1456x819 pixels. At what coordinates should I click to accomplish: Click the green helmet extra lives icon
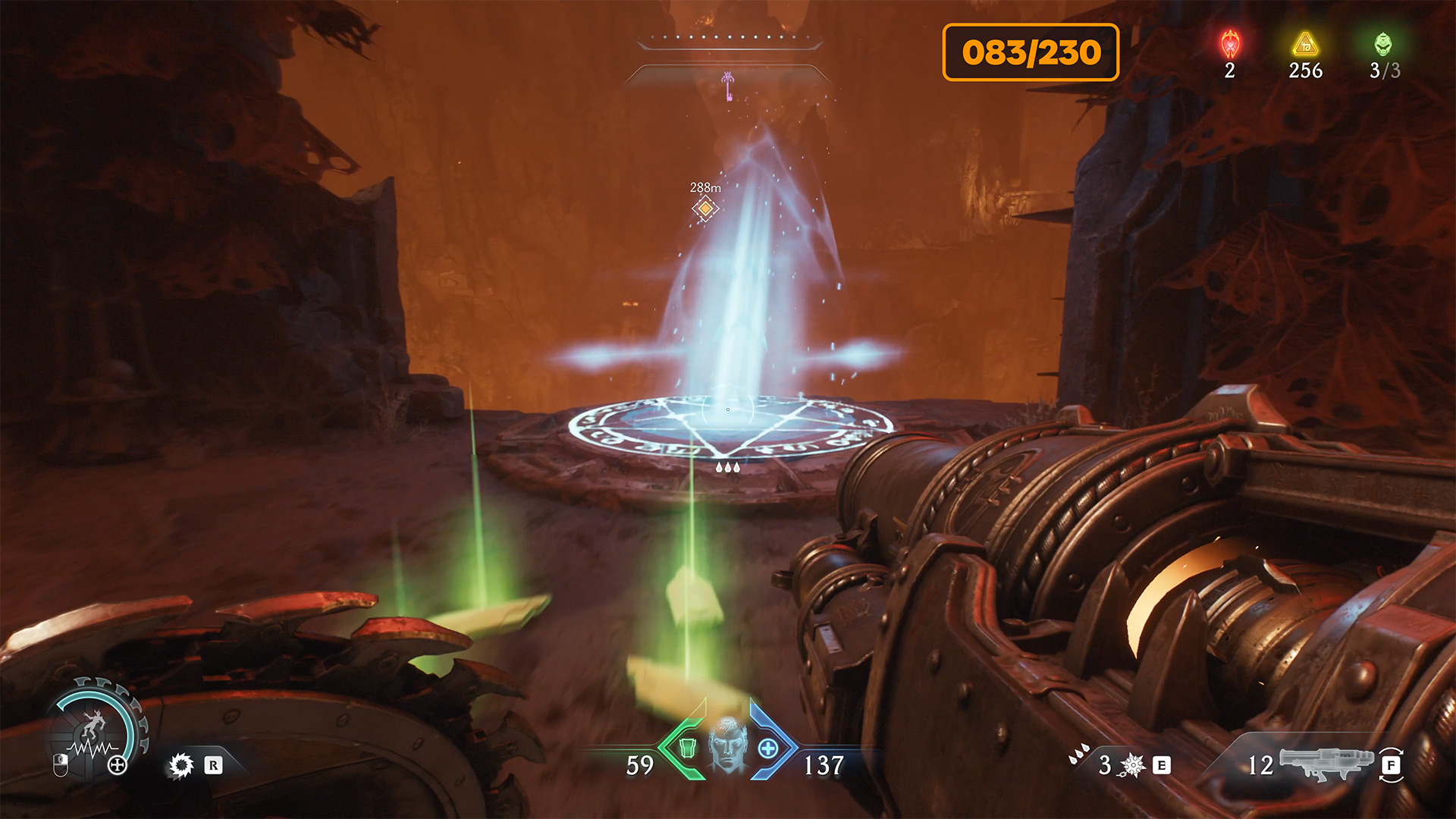point(1384,45)
